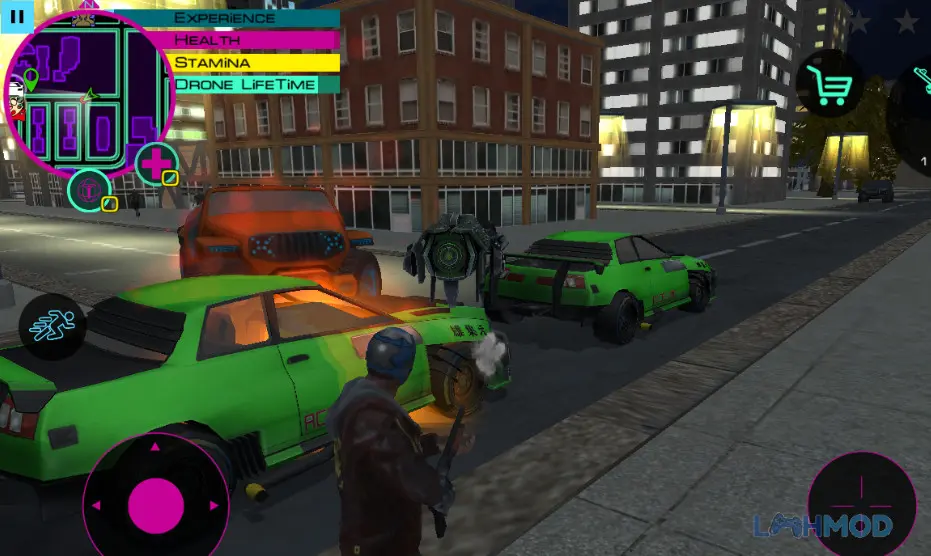Image resolution: width=931 pixels, height=556 pixels.
Task: Click the green location pin on minimap
Action: (30, 79)
